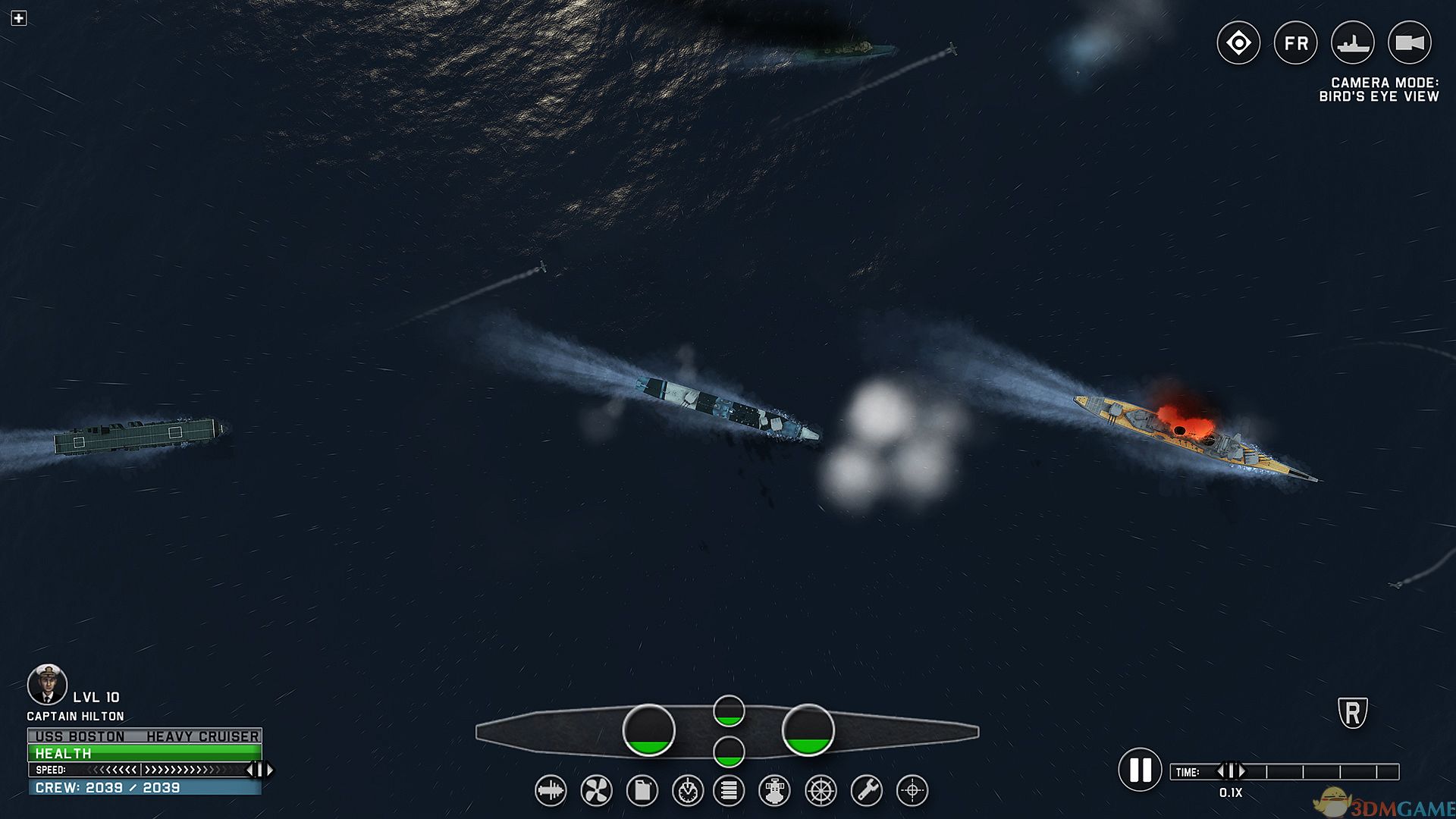The height and width of the screenshot is (819, 1456).
Task: Choose the fuel canister icon
Action: [x=642, y=791]
